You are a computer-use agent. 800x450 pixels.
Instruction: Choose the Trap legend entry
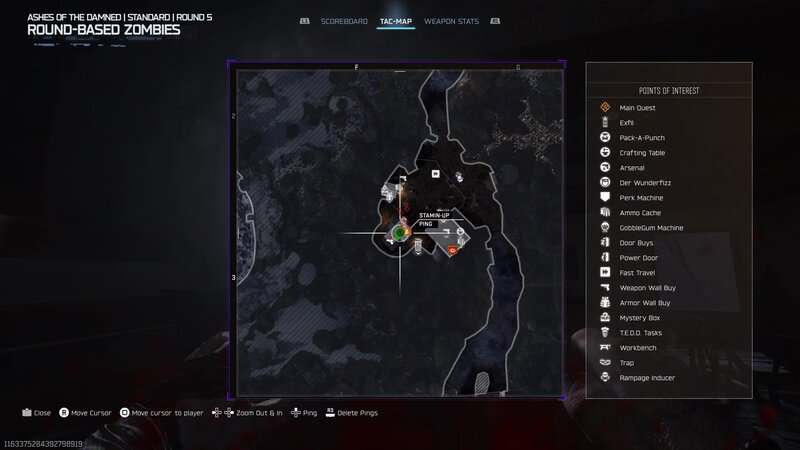(x=627, y=363)
